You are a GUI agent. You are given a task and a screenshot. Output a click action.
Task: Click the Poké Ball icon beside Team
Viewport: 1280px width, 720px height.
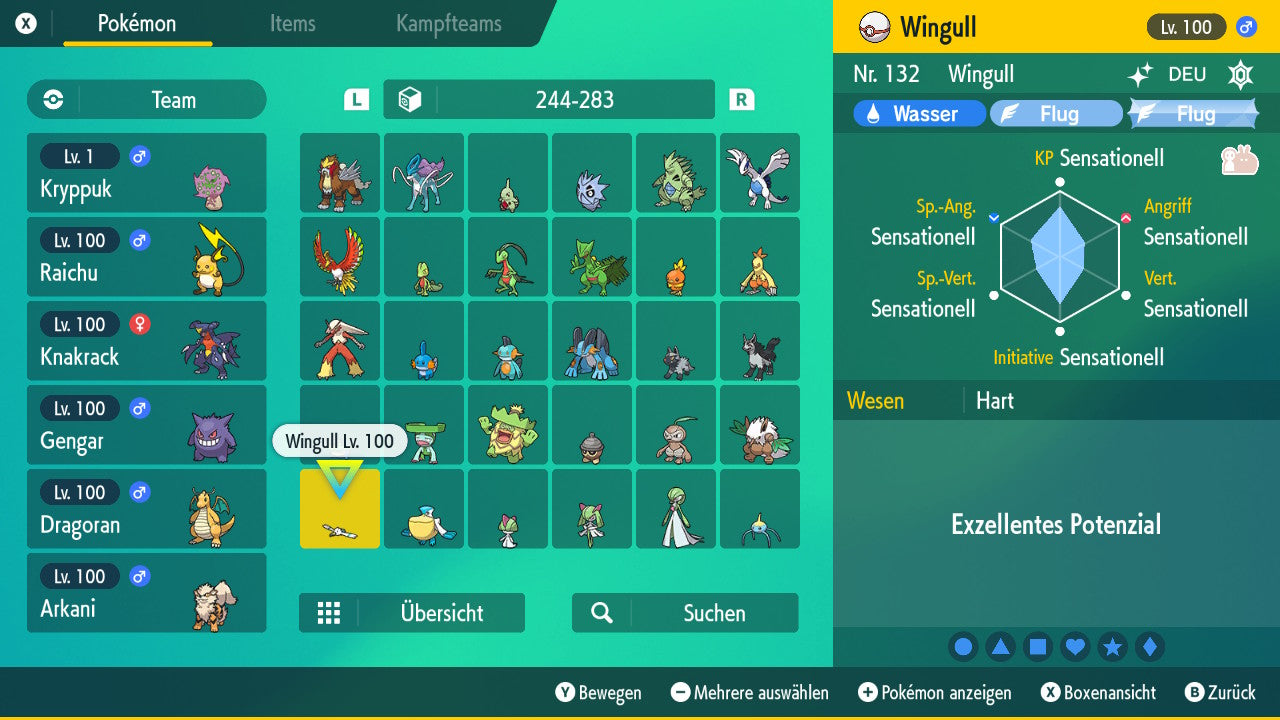tap(50, 100)
